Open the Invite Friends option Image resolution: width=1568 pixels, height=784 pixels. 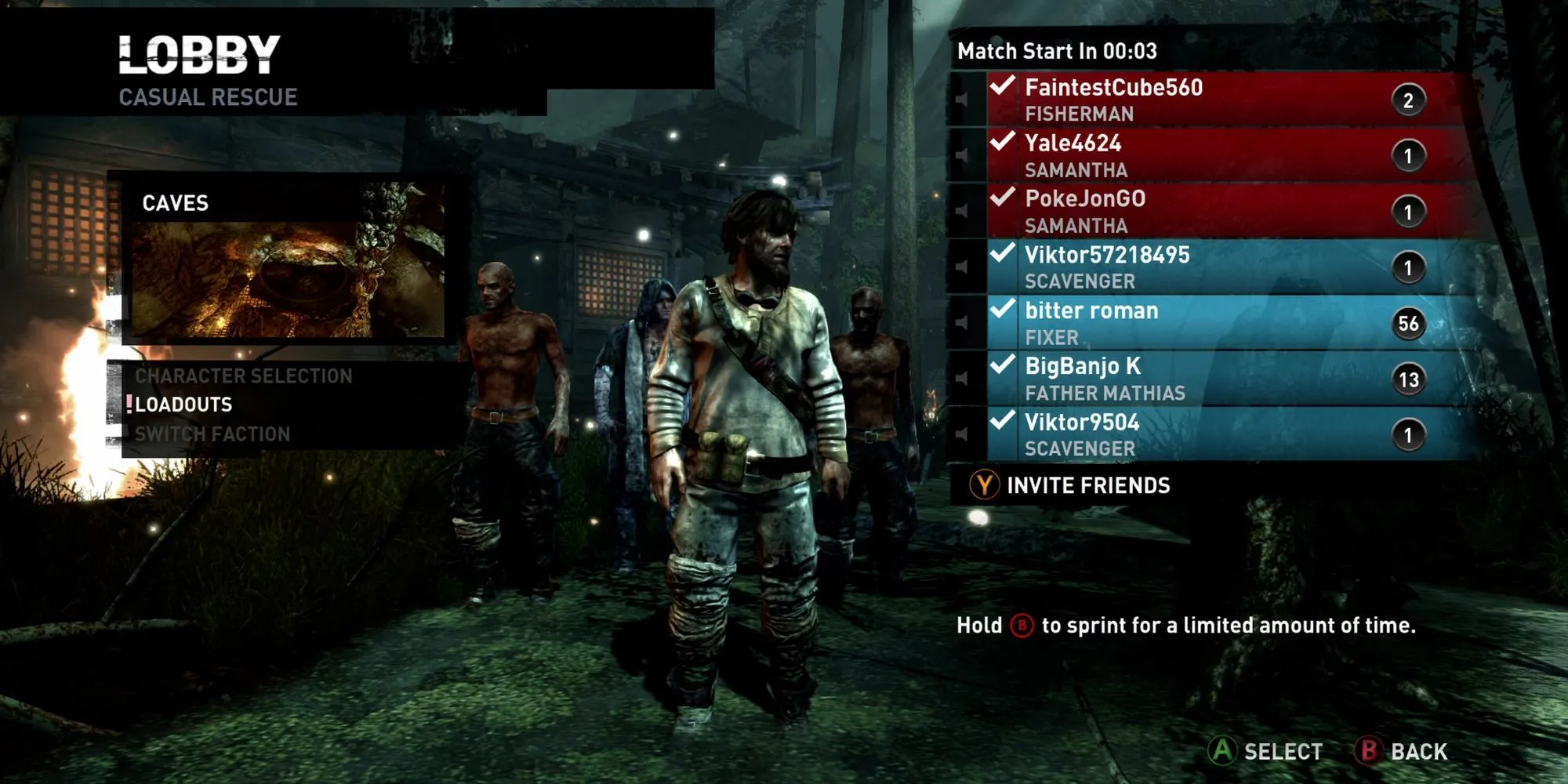[x=1071, y=486]
